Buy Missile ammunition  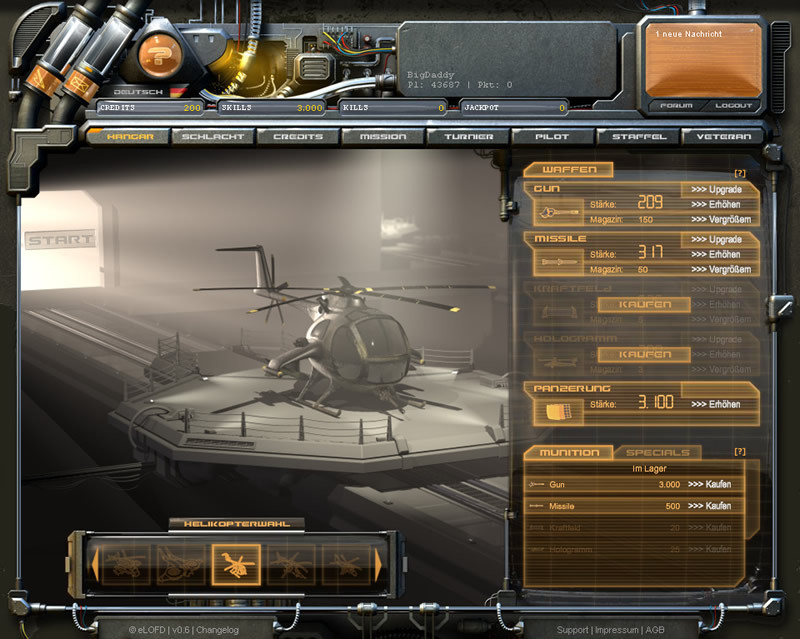coord(709,506)
